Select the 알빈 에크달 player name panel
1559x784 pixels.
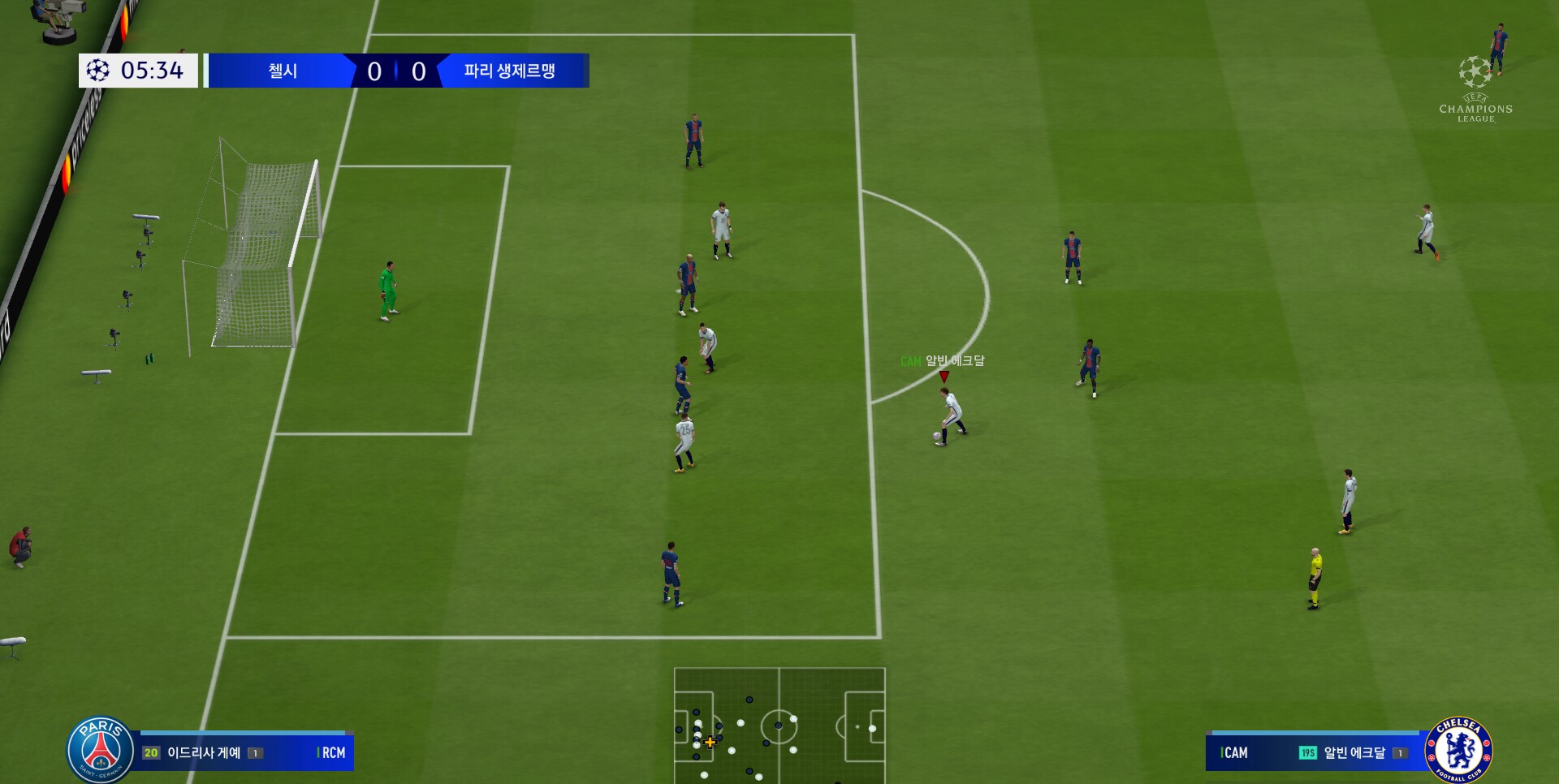coord(1315,752)
